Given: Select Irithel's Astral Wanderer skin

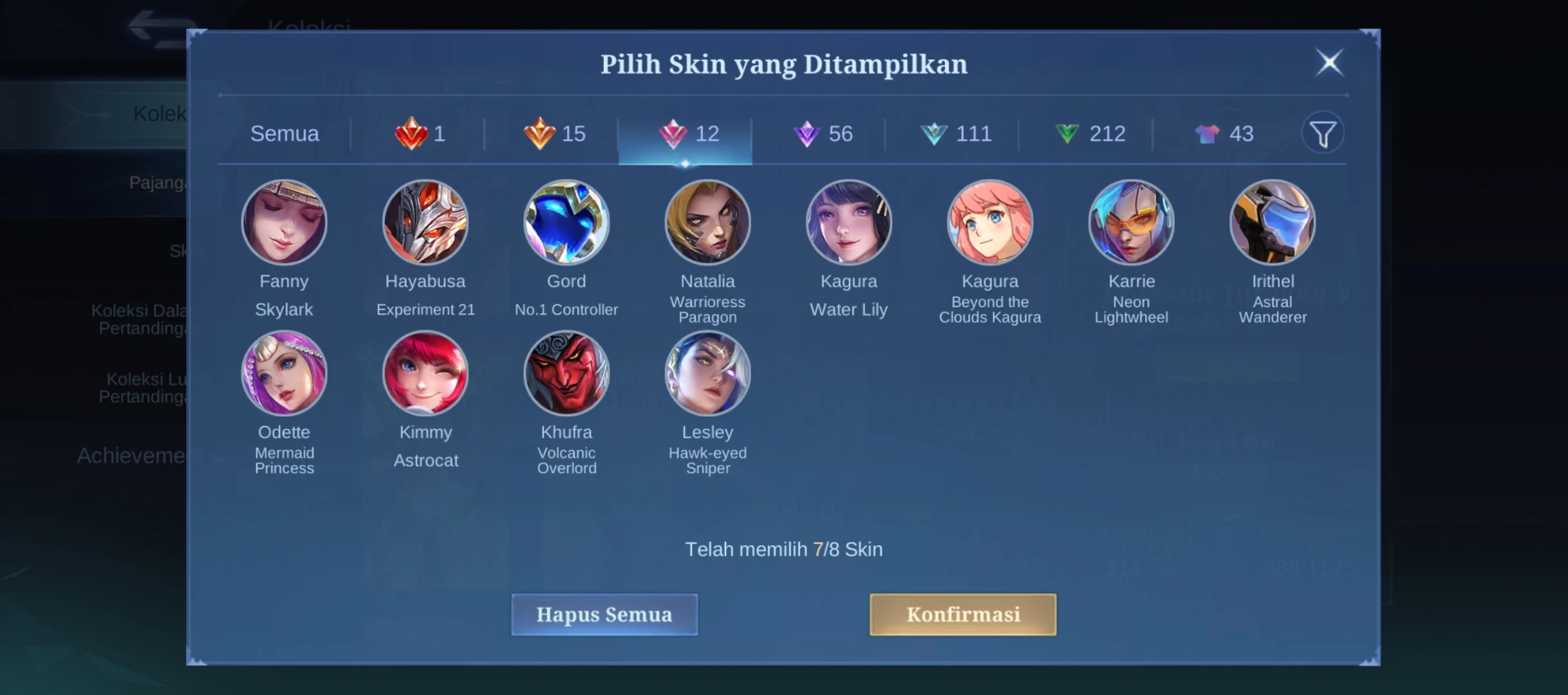Looking at the screenshot, I should click(x=1273, y=223).
